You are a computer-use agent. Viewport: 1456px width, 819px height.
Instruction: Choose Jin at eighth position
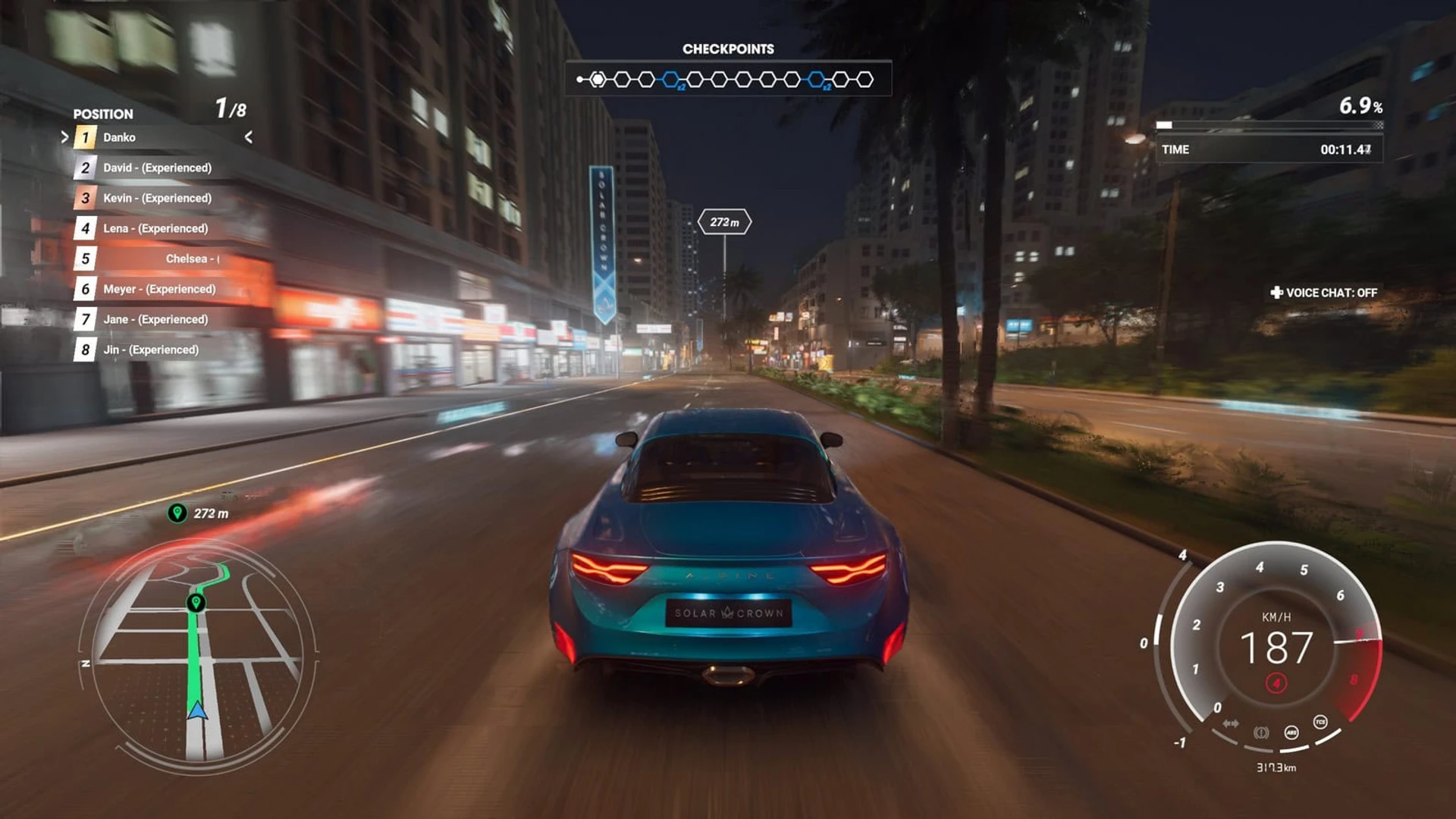(x=150, y=350)
